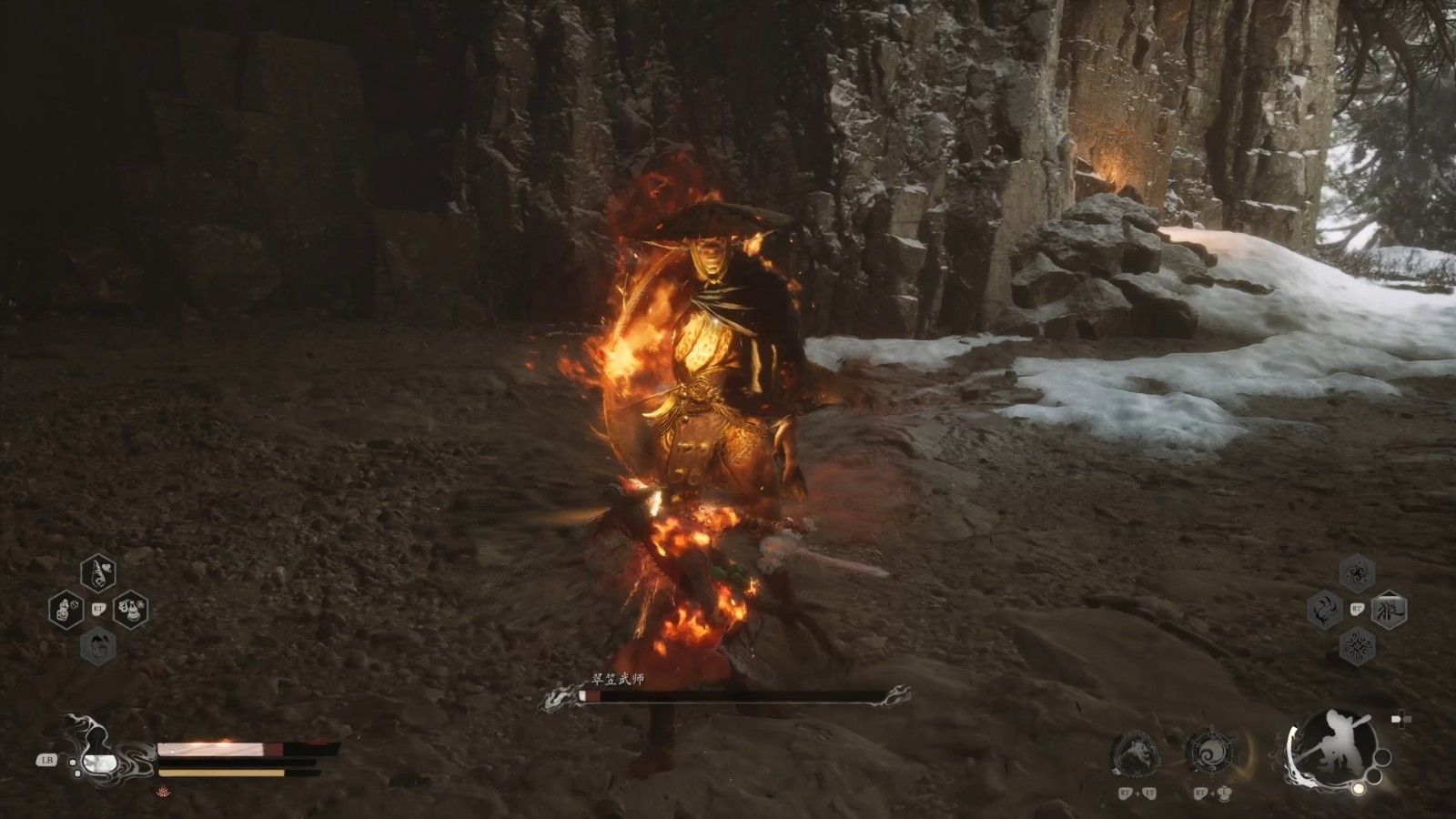Choose the right hexagon gourd potion slot

[130, 609]
